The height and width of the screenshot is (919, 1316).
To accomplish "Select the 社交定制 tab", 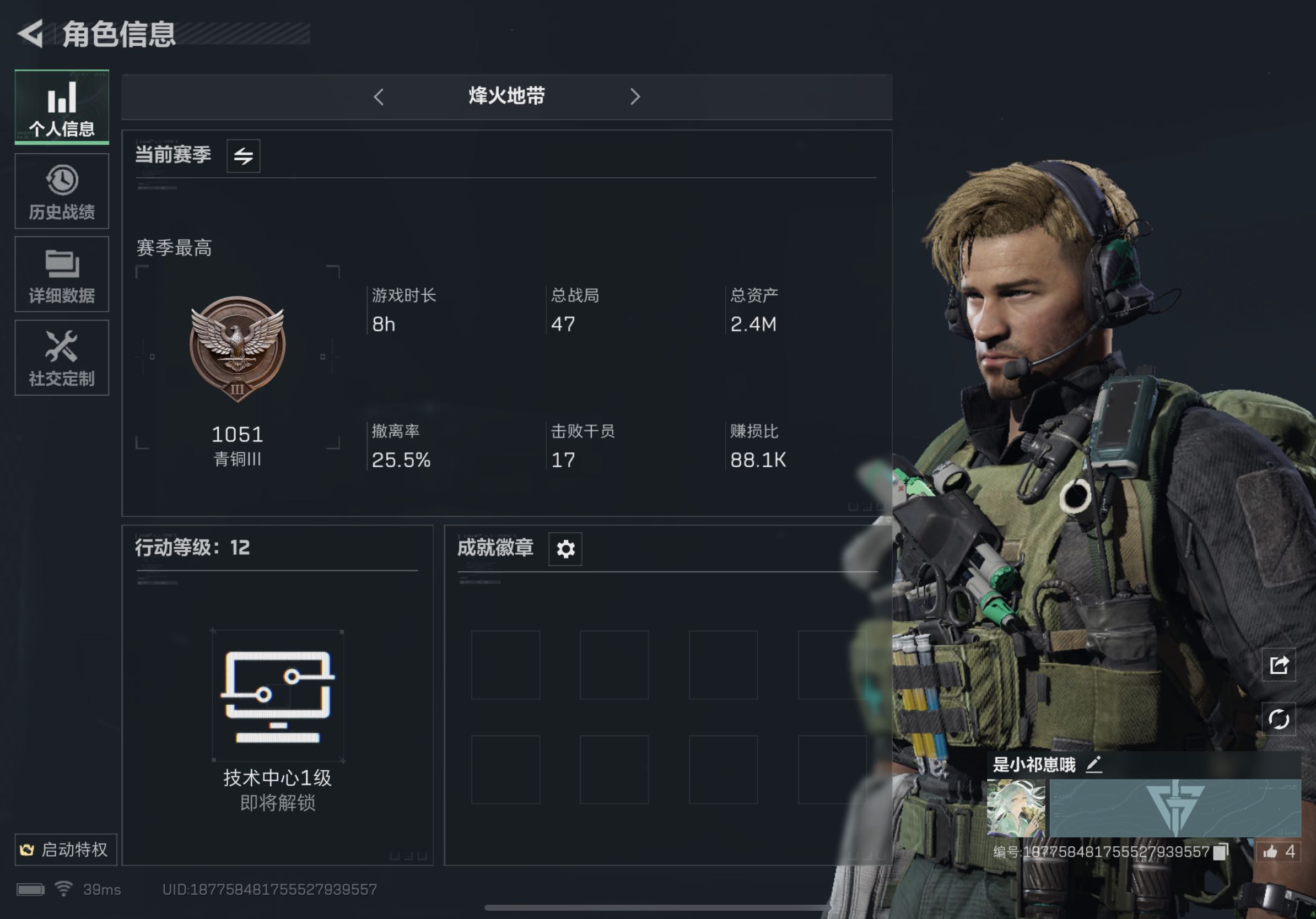I will point(62,358).
